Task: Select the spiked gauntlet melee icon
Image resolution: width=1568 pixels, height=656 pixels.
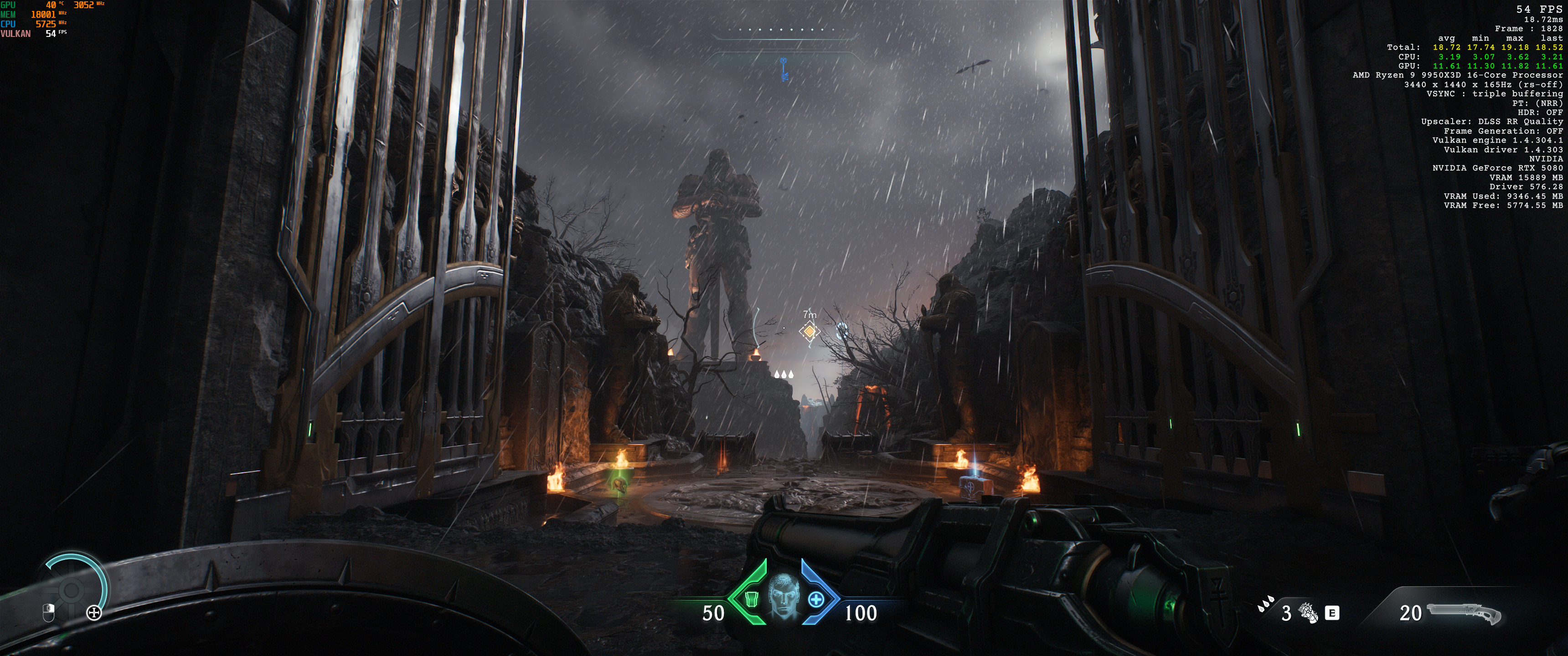Action: coord(1307,613)
